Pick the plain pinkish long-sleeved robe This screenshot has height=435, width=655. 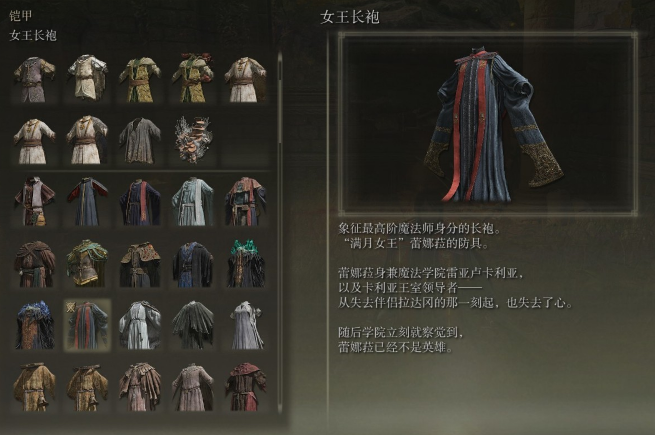[x=192, y=387]
